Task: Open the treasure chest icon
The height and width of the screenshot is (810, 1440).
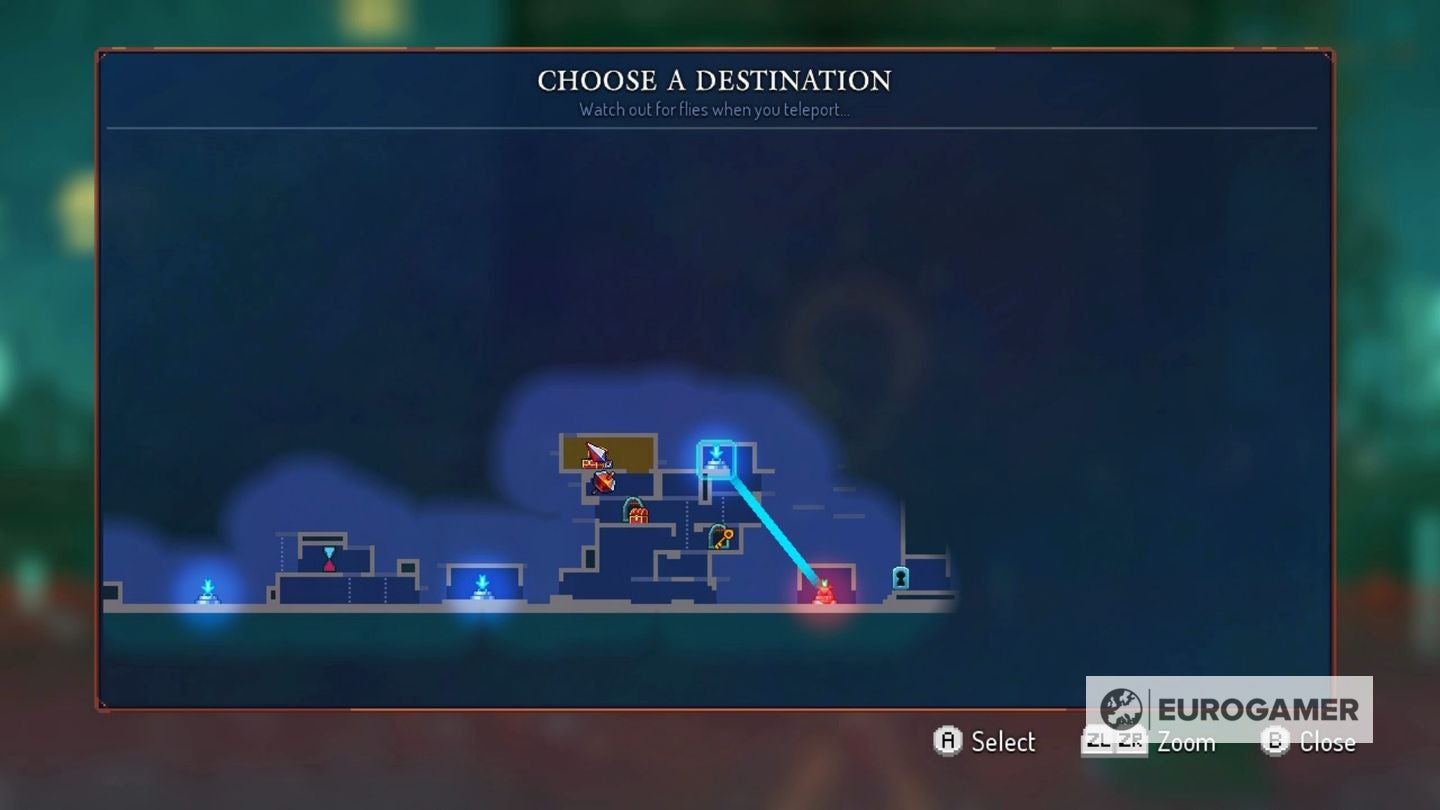Action: pos(635,517)
